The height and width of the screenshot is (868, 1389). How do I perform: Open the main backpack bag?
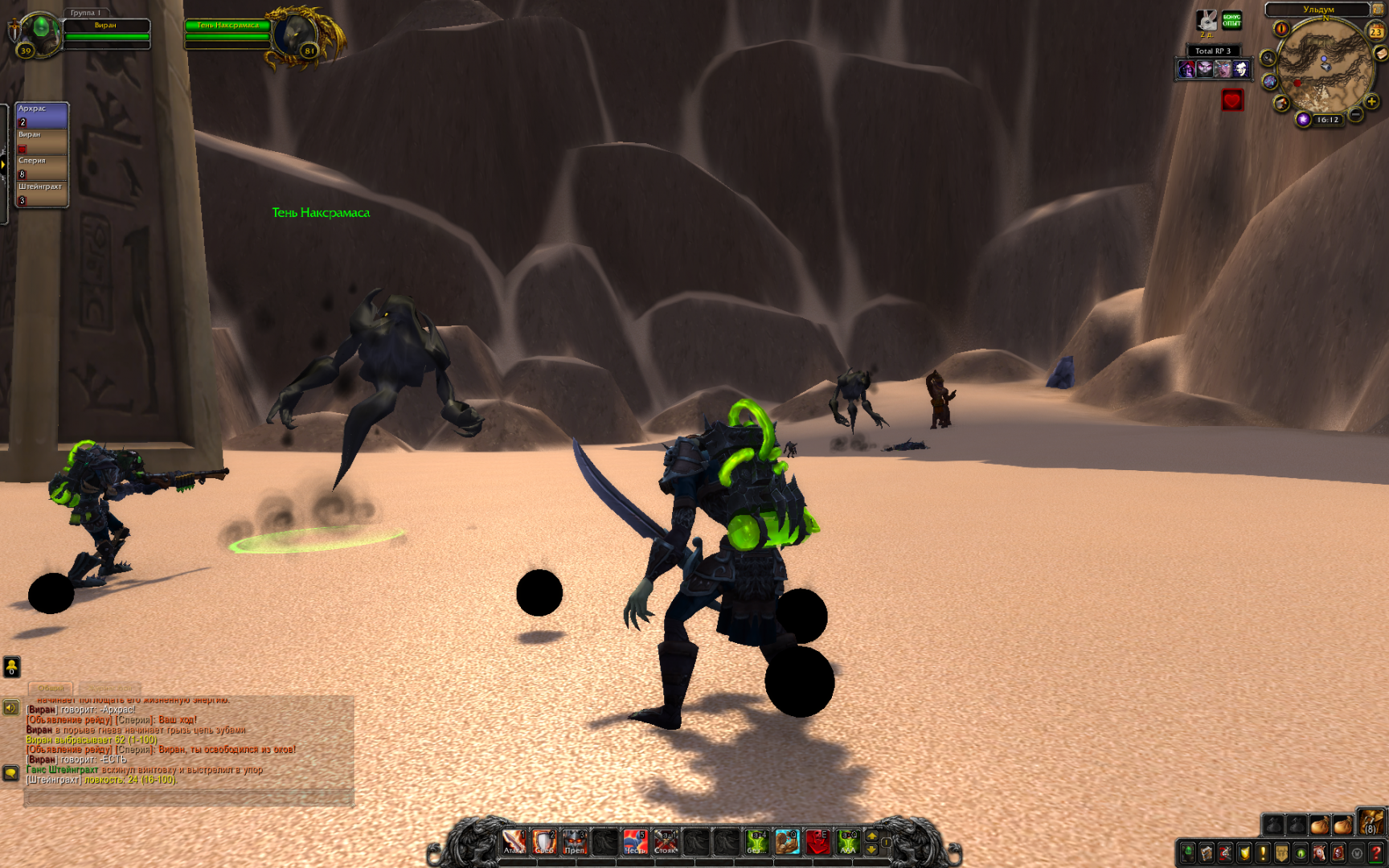1371,823
